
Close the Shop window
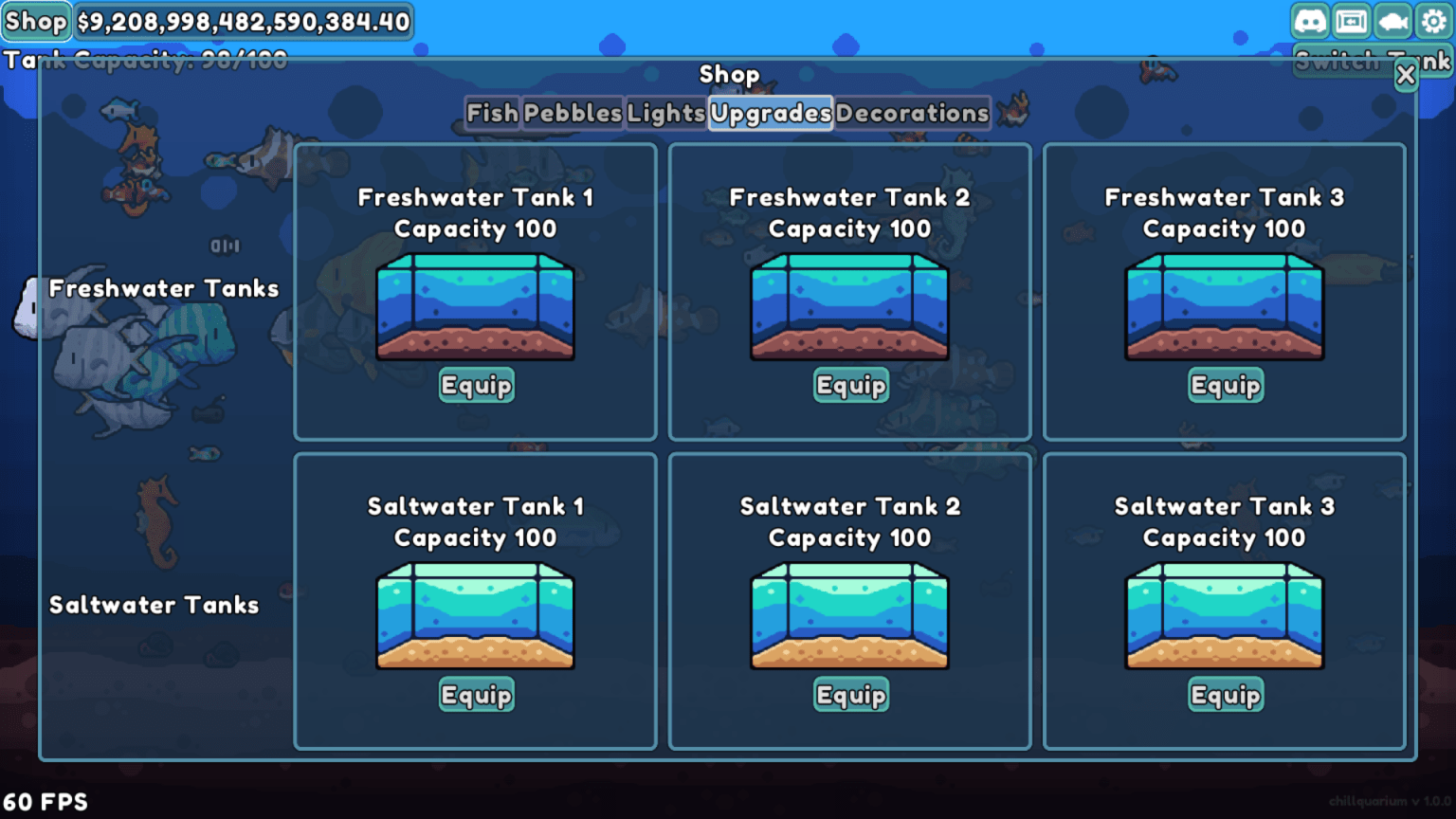1407,76
